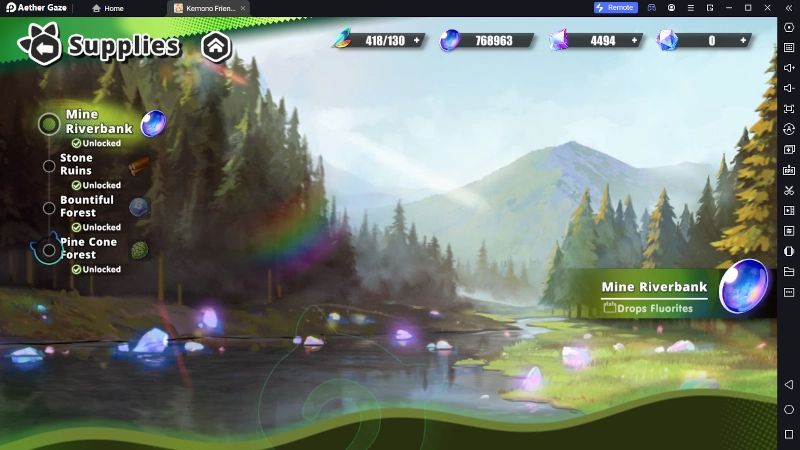
Task: Go back using the Supplies back arrow
Action: (42, 46)
